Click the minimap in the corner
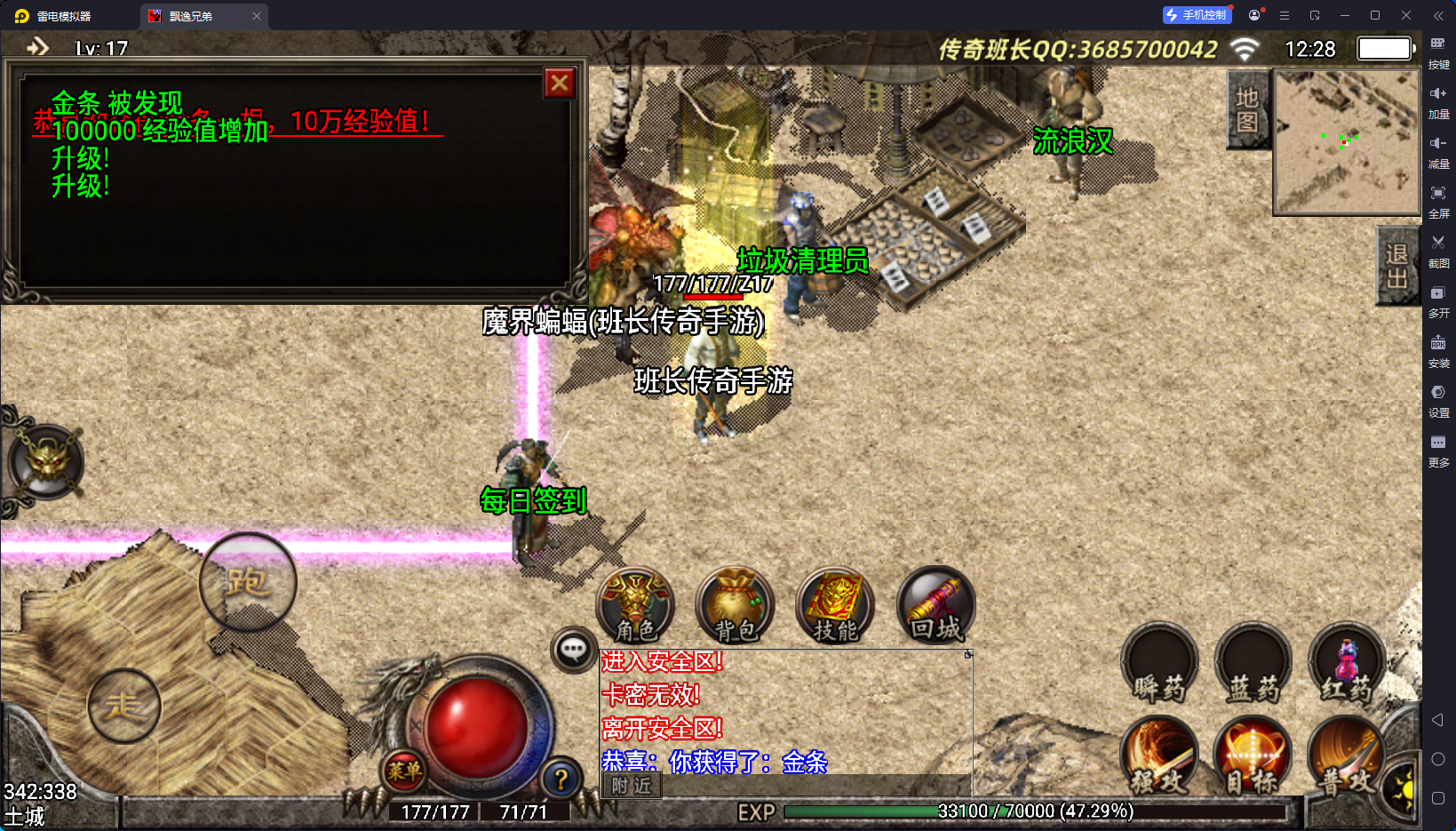This screenshot has width=1456, height=831. [1346, 142]
